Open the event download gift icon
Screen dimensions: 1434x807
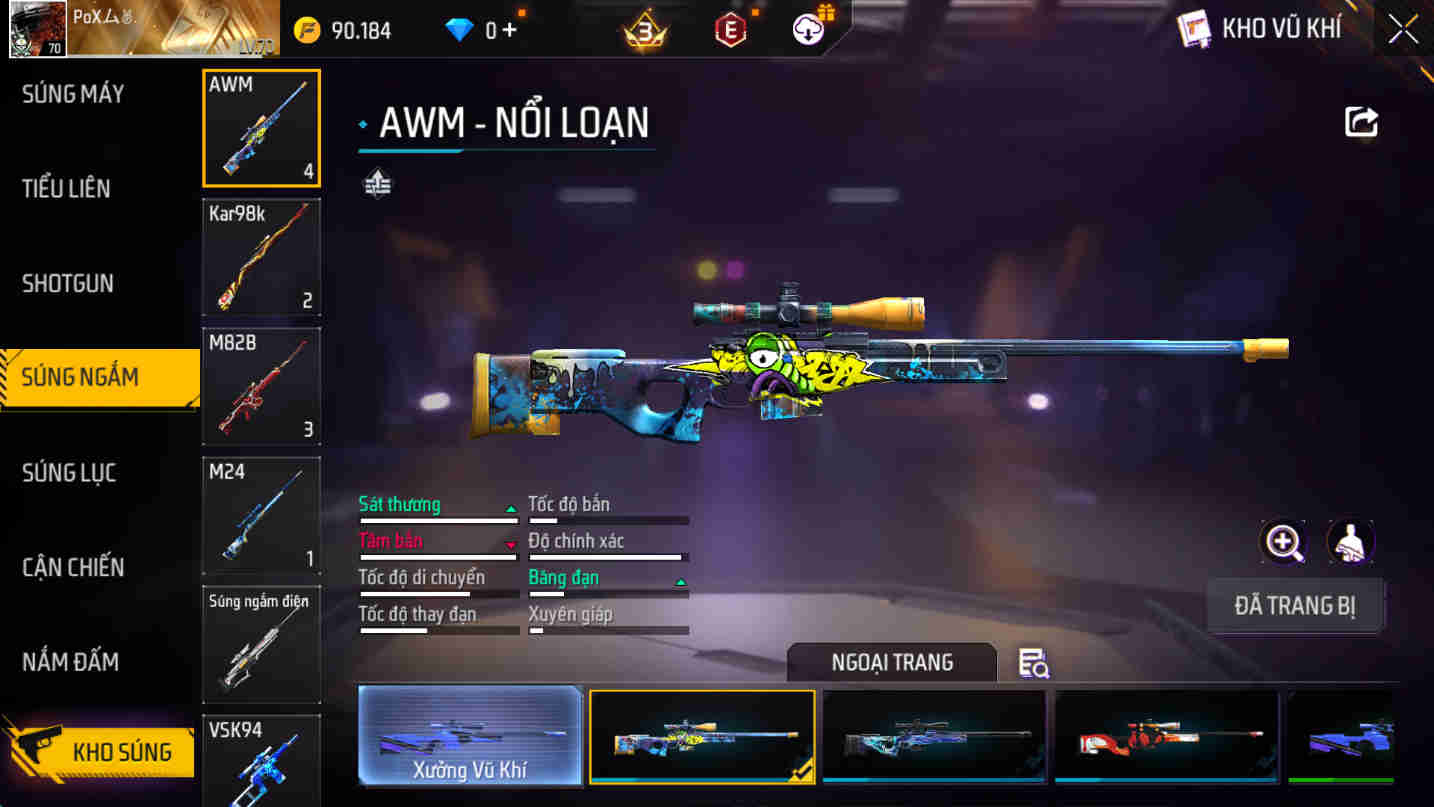coord(808,28)
